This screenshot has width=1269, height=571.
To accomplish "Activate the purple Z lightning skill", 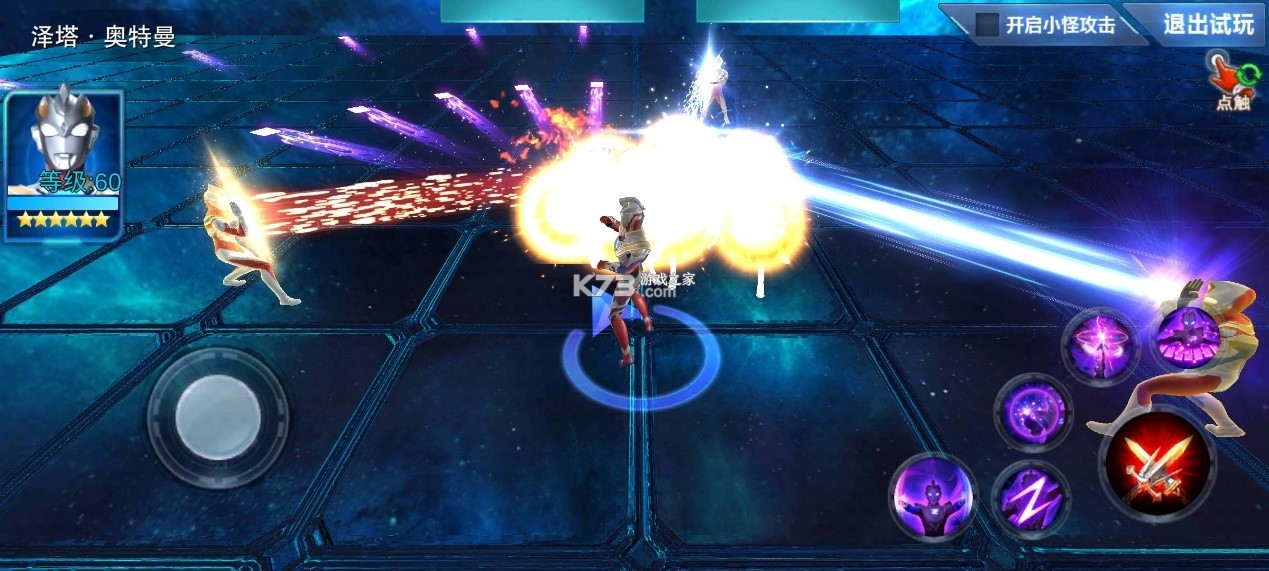I will [1030, 498].
